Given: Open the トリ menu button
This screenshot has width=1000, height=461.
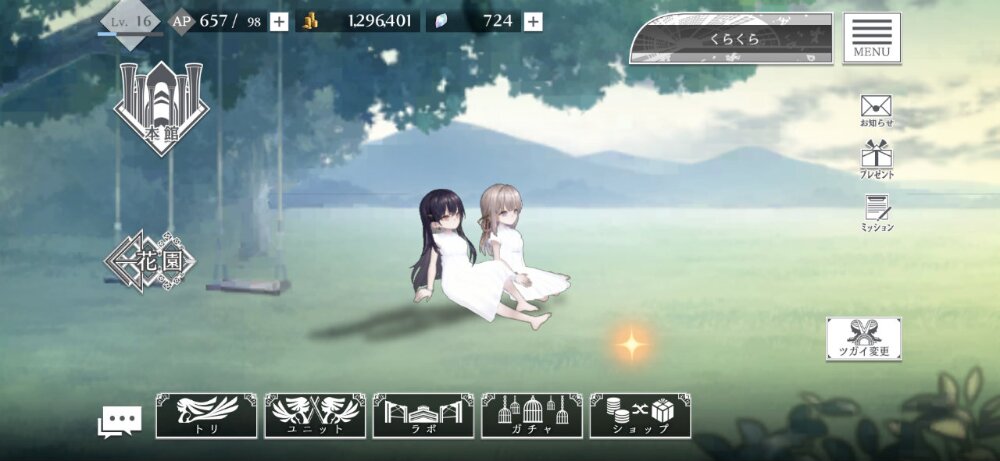Looking at the screenshot, I should (x=207, y=415).
